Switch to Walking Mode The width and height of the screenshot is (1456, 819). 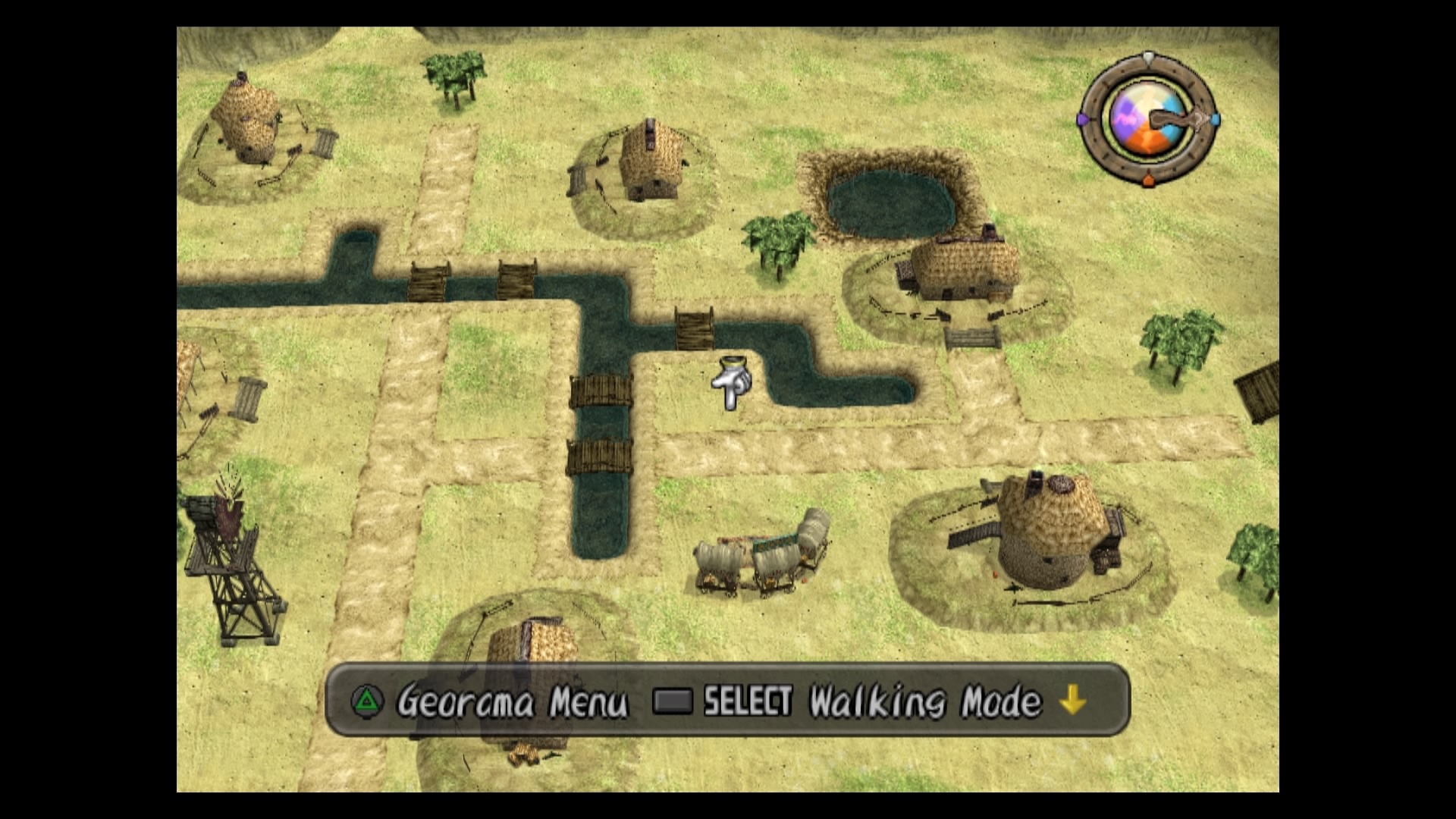(x=924, y=702)
